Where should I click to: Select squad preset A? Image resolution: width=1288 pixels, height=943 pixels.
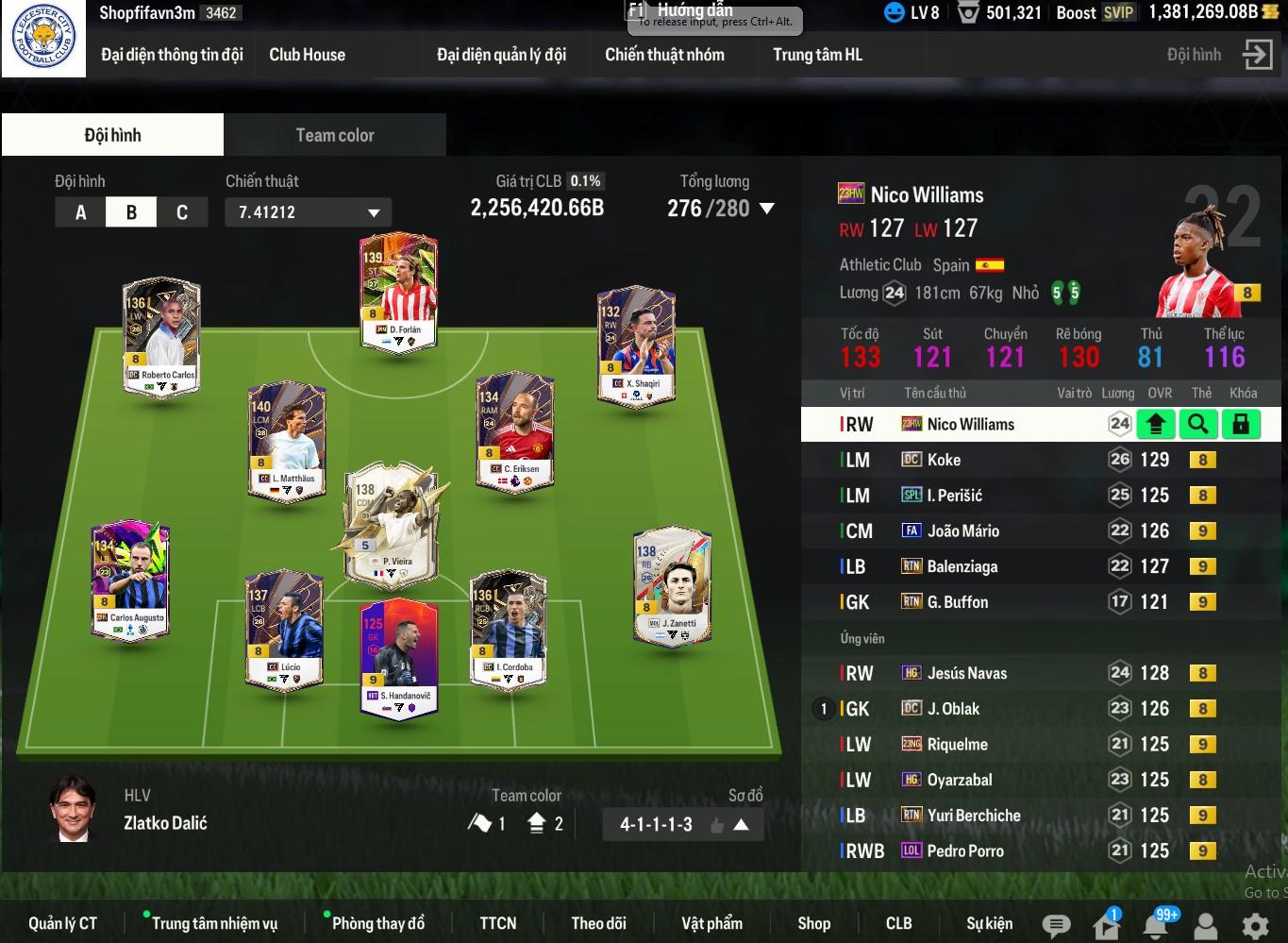point(80,212)
